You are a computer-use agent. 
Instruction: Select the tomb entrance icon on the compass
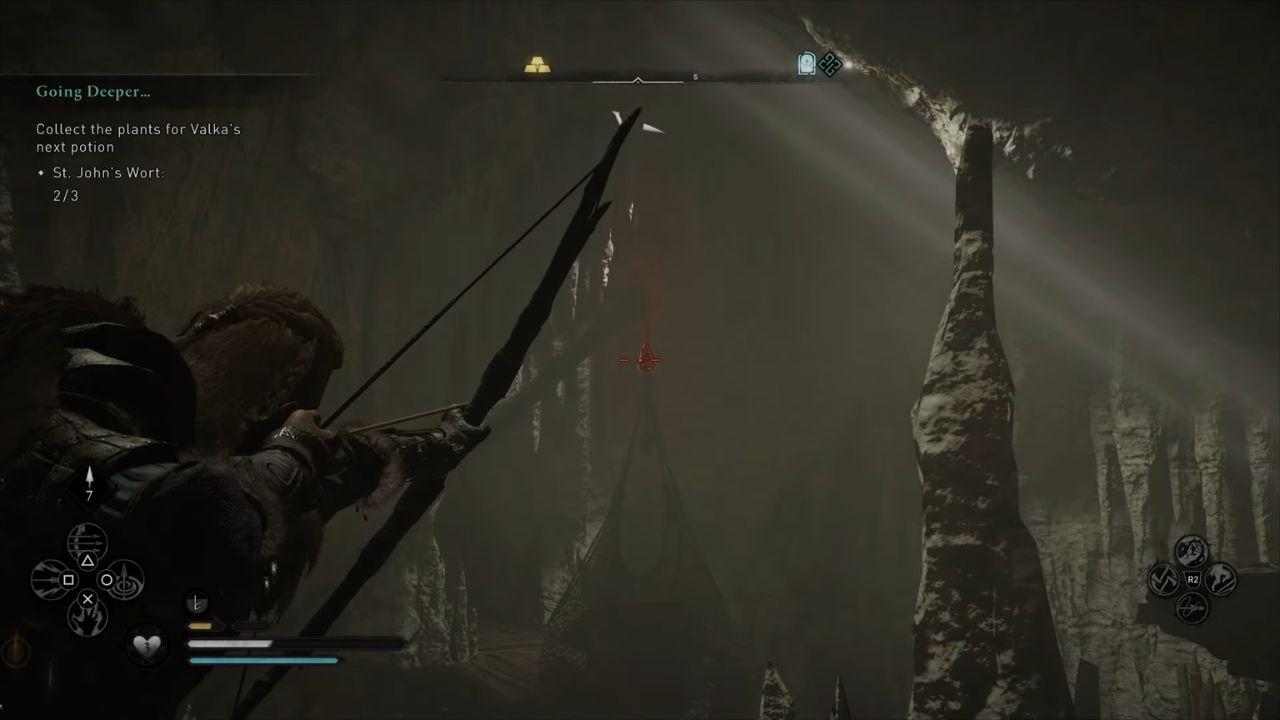(806, 64)
